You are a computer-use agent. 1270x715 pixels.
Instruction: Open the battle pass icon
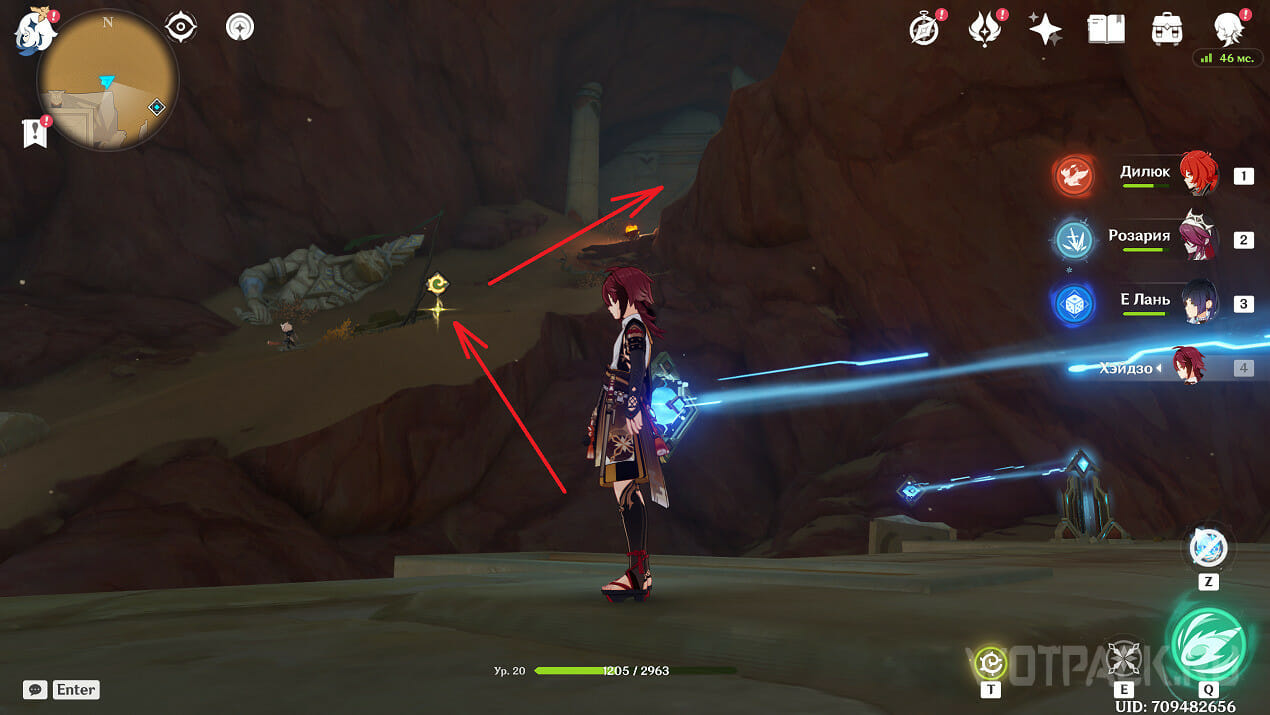click(x=986, y=29)
